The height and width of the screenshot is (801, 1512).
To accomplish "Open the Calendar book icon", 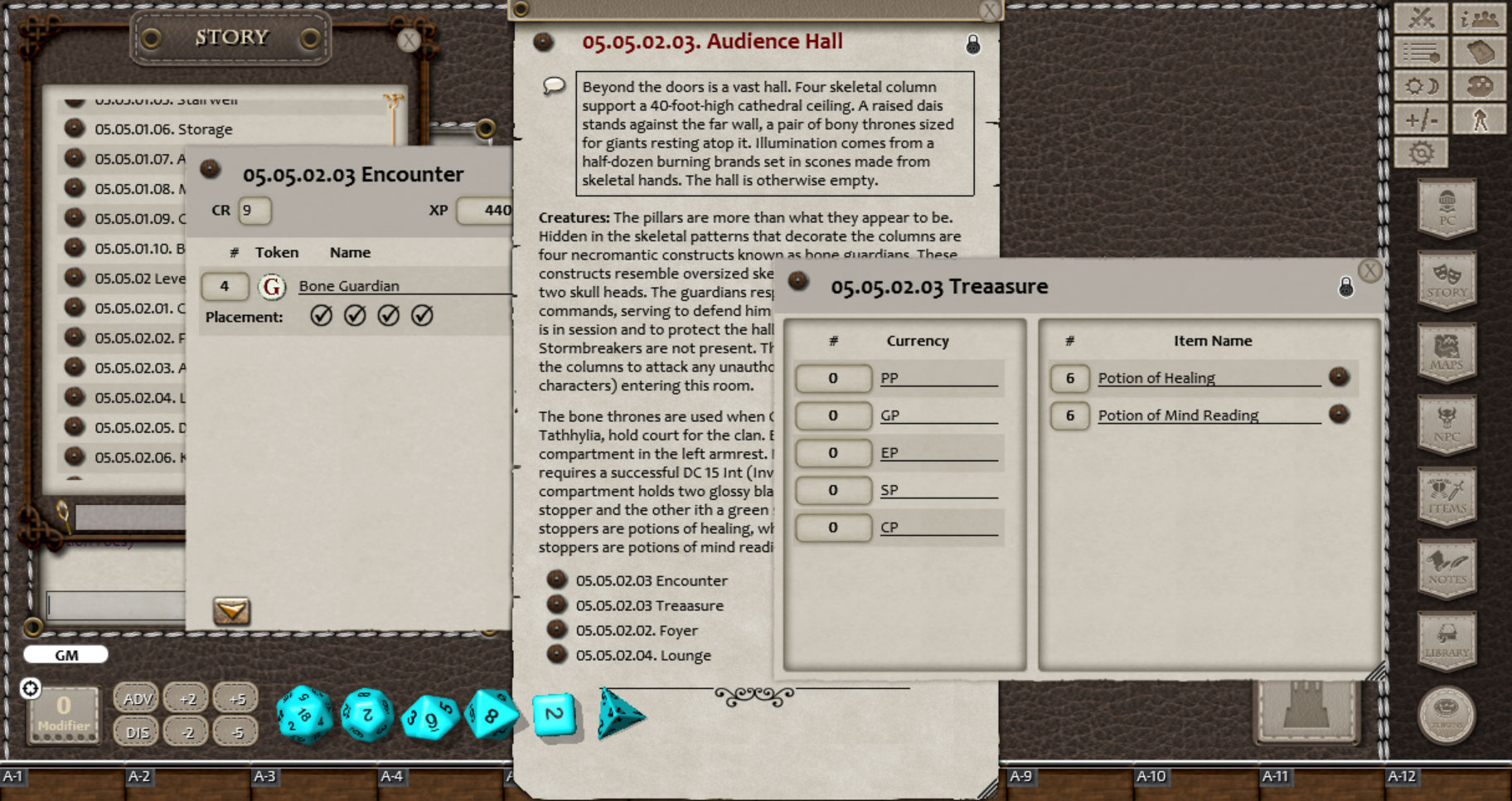I will [x=1480, y=51].
